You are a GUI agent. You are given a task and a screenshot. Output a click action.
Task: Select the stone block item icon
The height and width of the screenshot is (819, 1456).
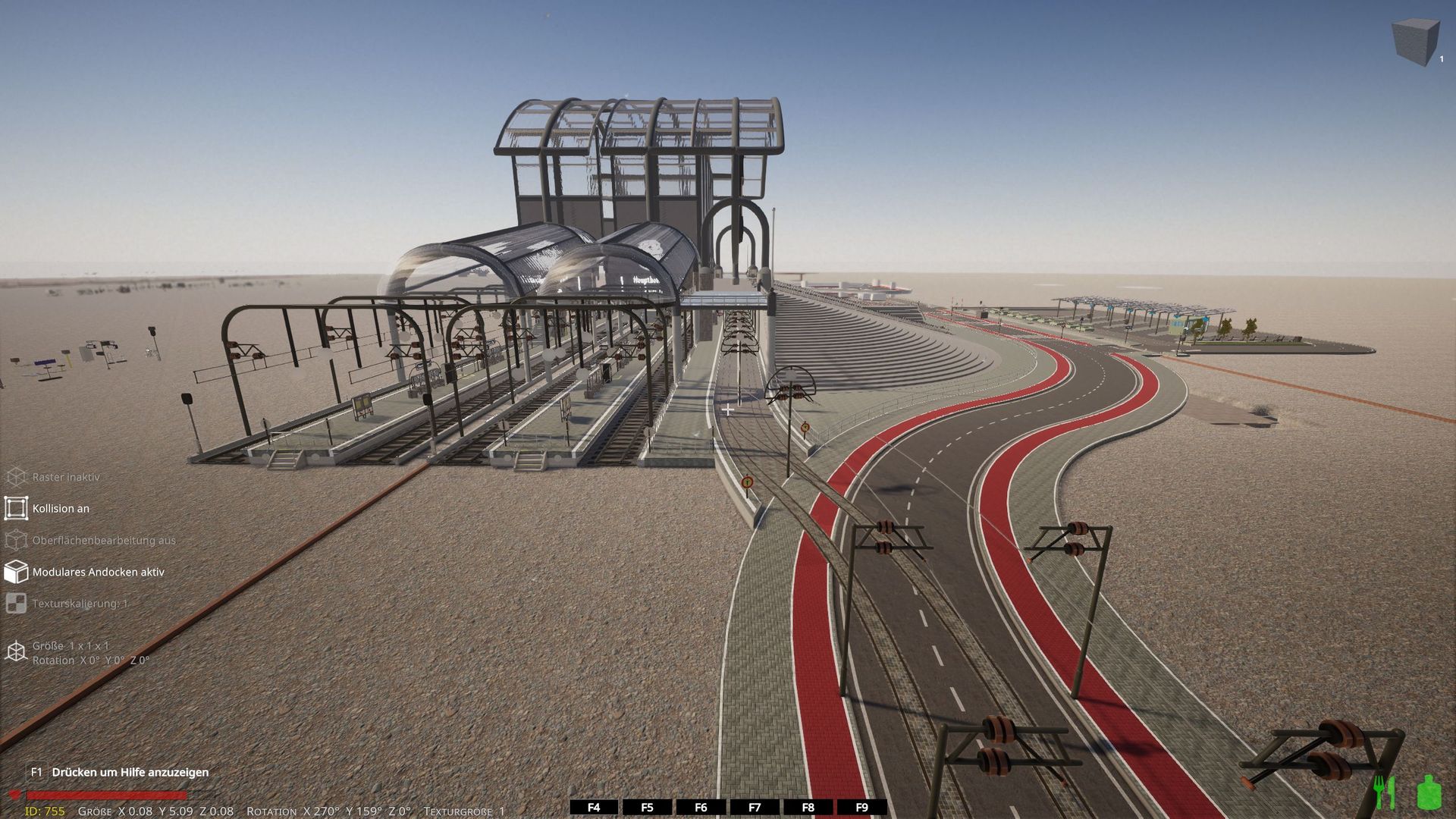pos(1415,42)
